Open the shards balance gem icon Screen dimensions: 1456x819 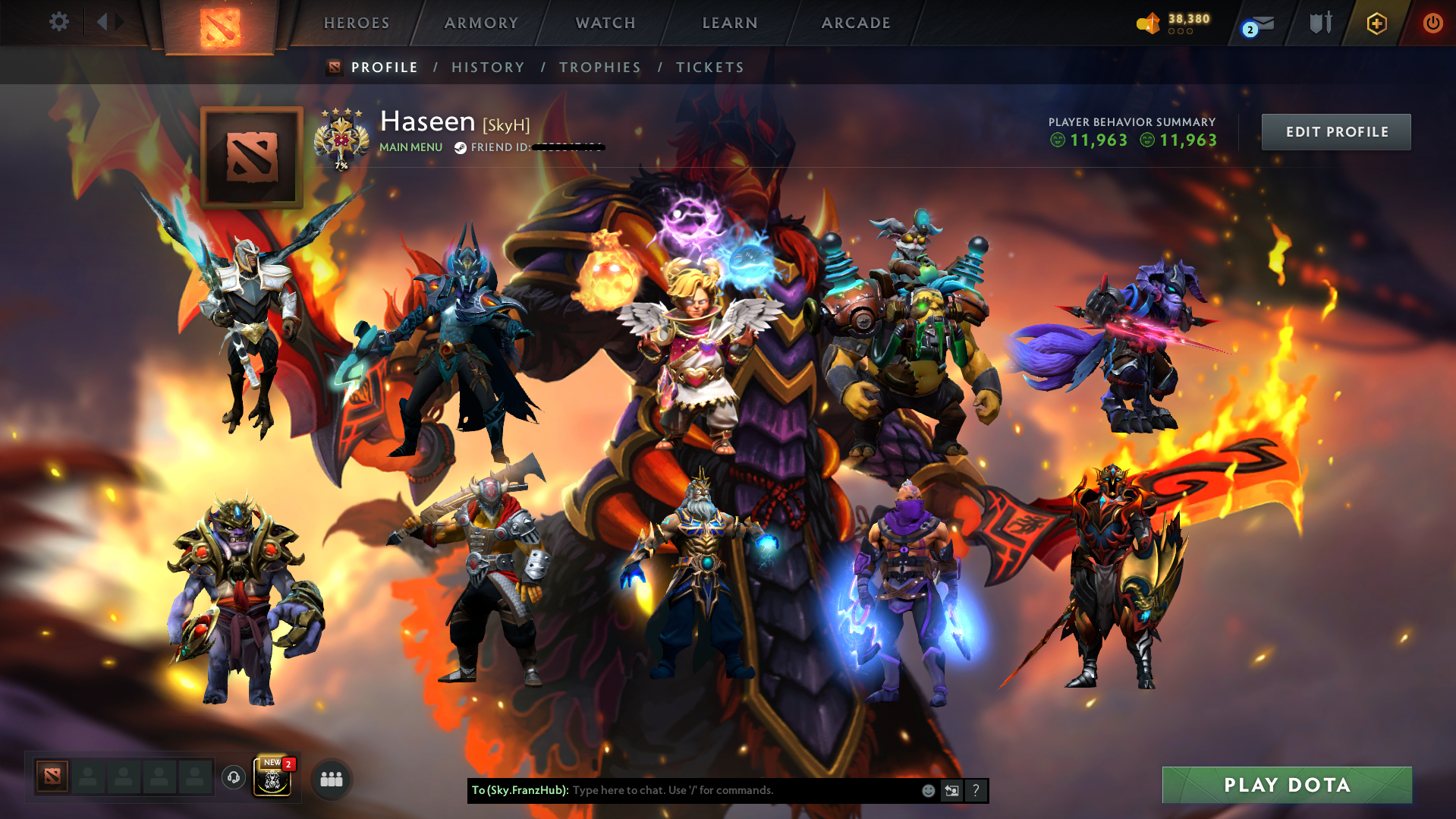1148,23
